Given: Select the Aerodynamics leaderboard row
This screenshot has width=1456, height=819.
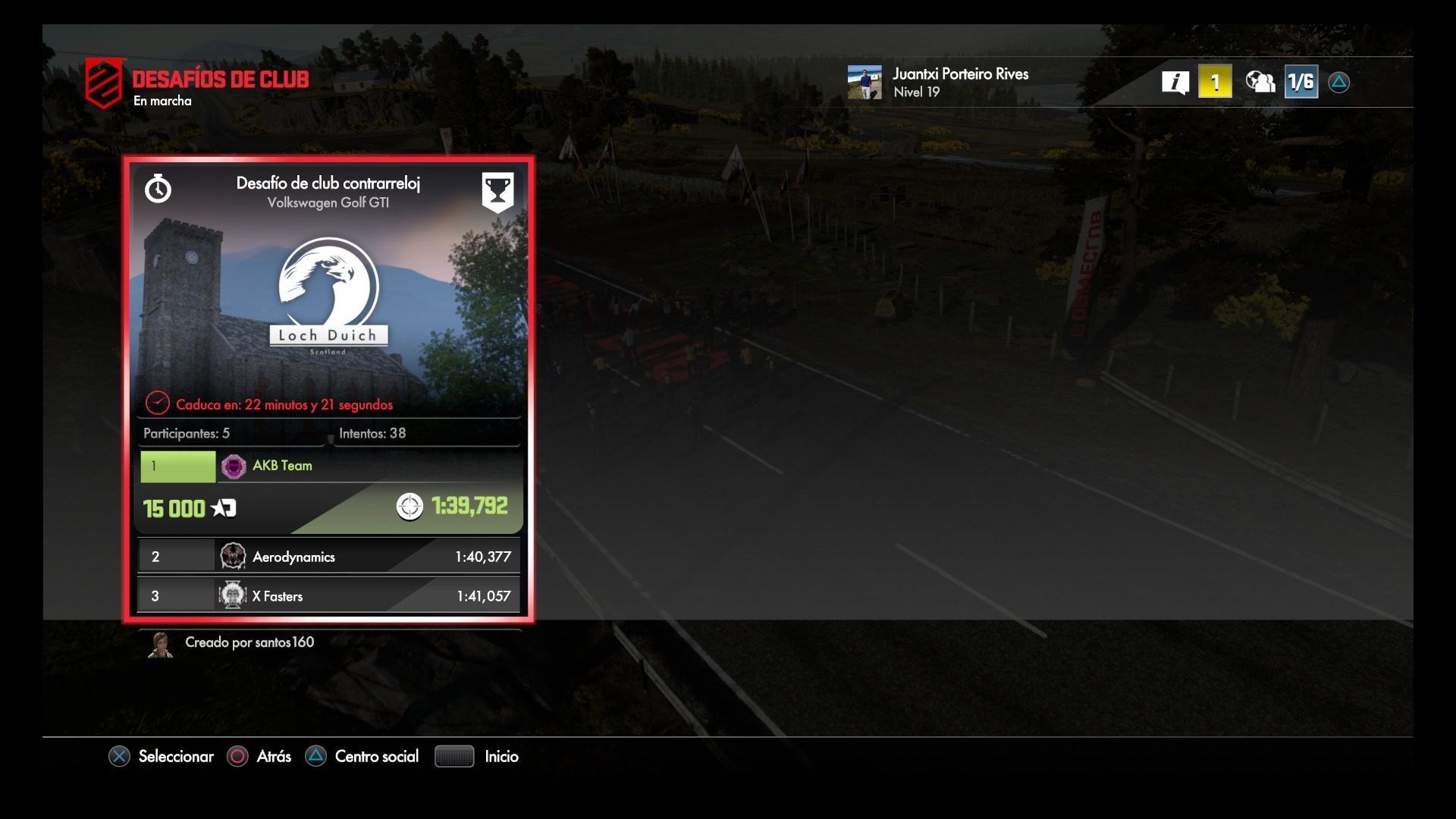Looking at the screenshot, I should point(328,557).
